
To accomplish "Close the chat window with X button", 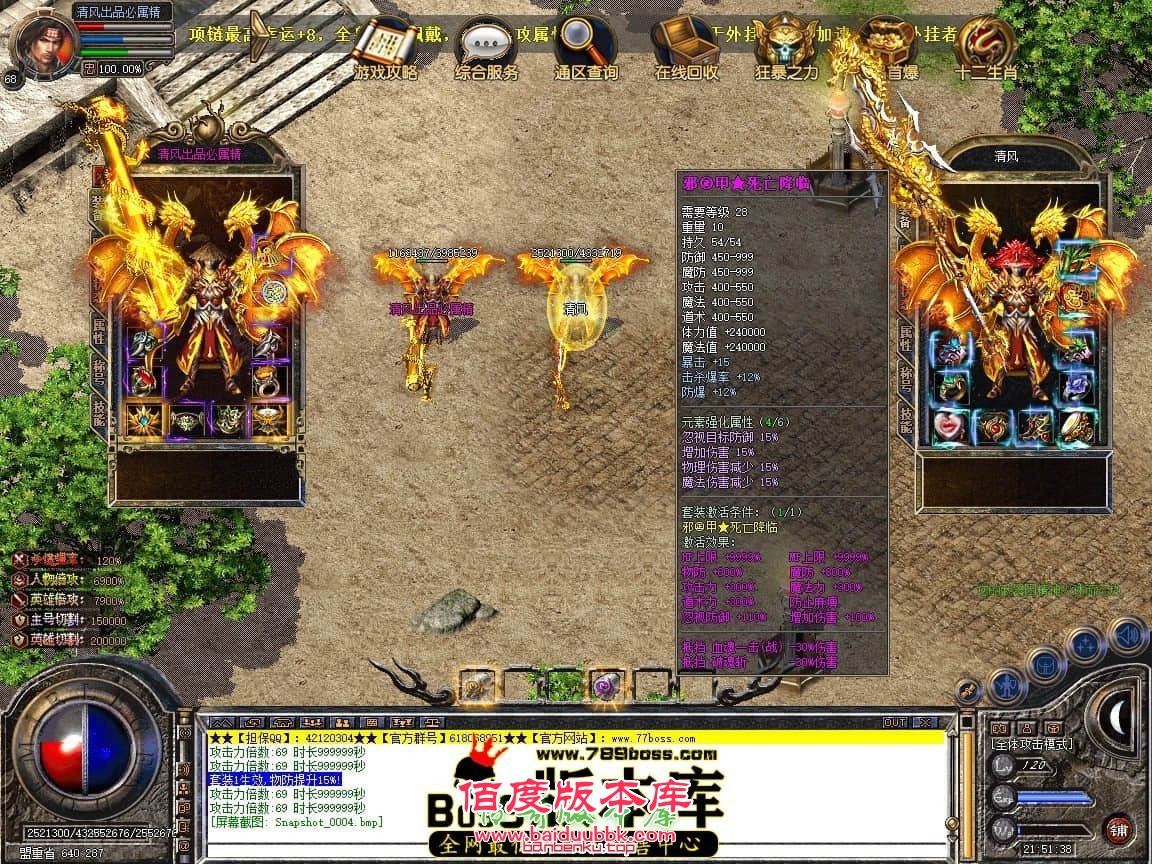I will click(925, 722).
